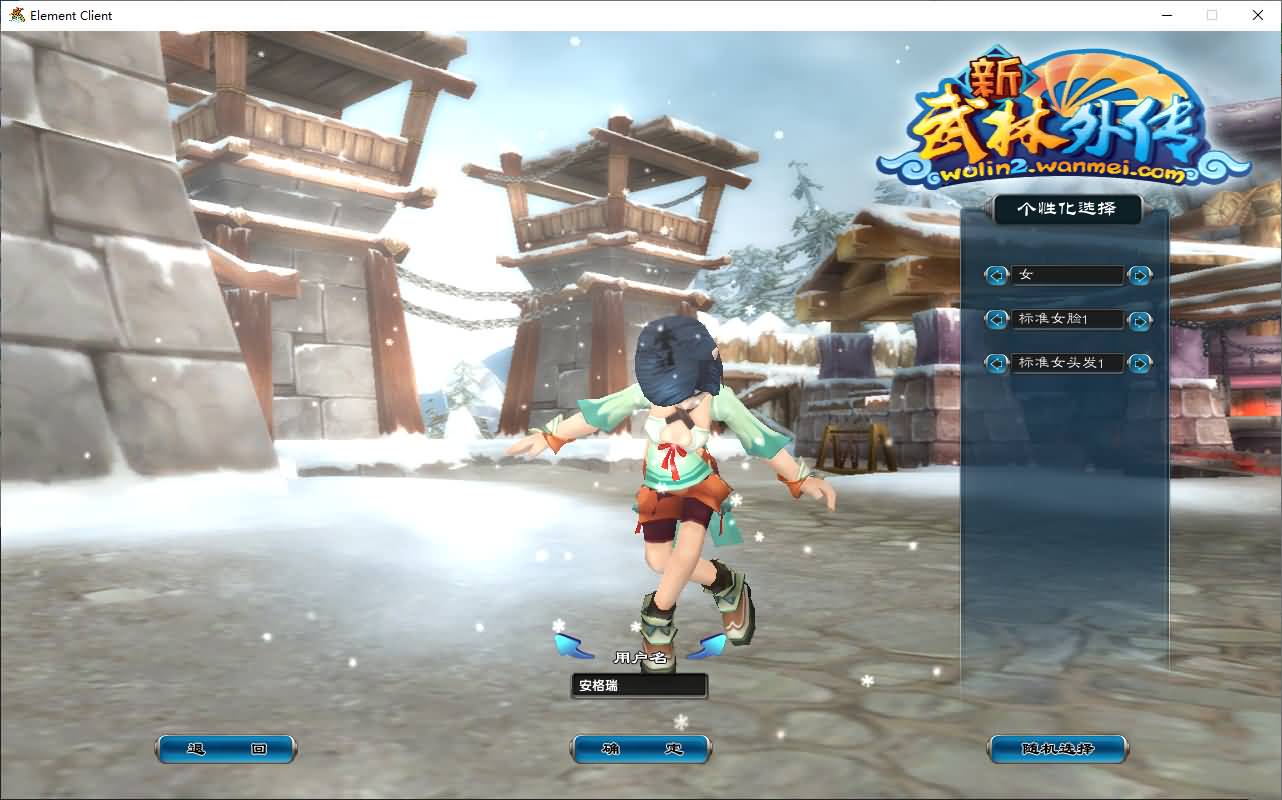The width and height of the screenshot is (1282, 800).
Task: Click the wulin2.wanmei.com website banner
Action: click(x=1059, y=172)
